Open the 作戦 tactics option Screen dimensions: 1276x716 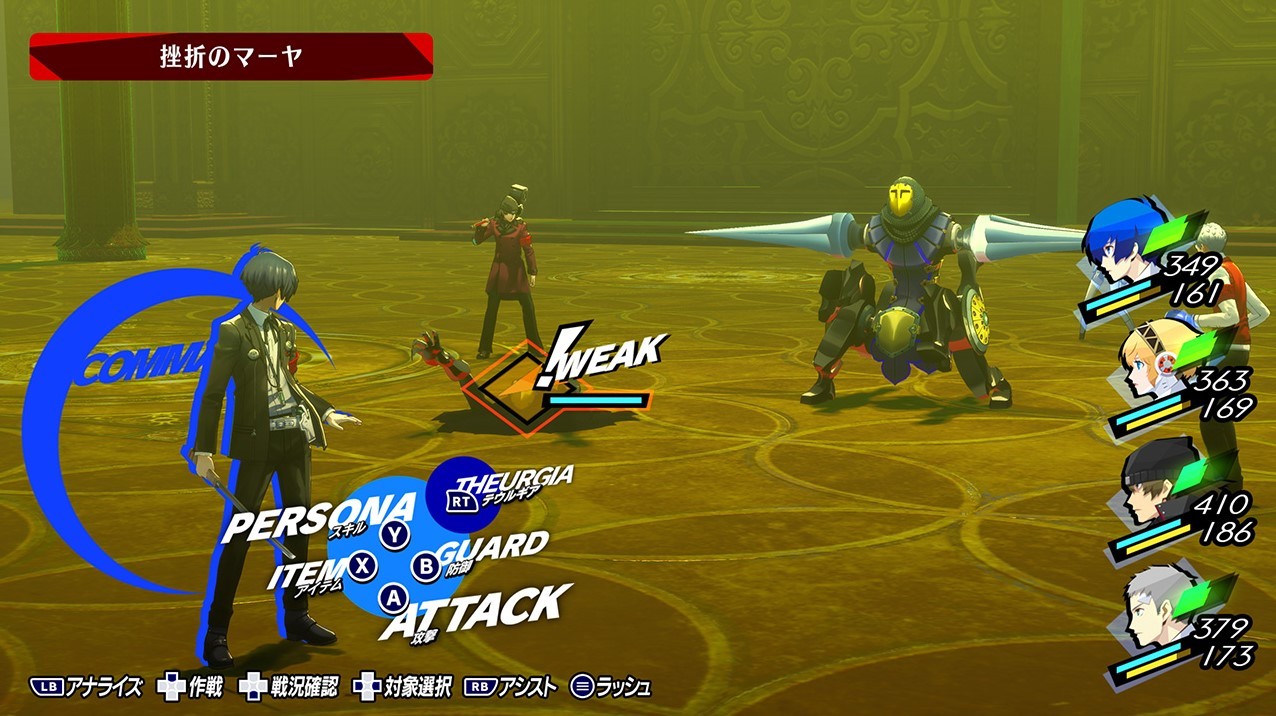click(x=192, y=687)
